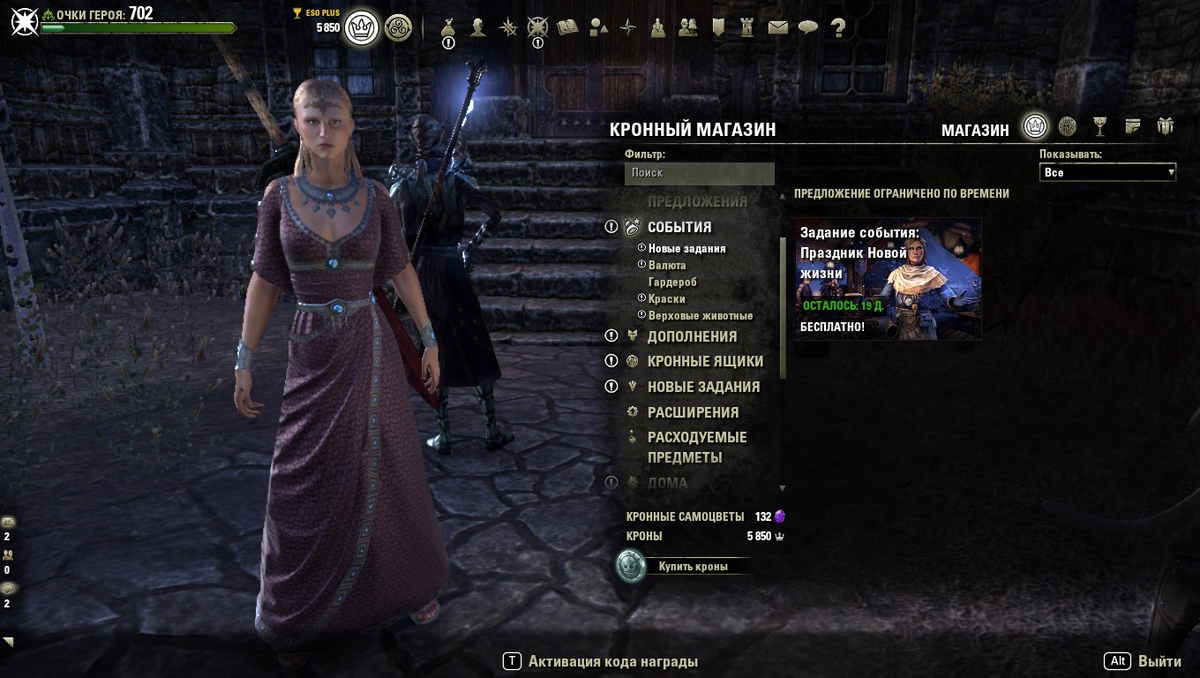Open the Расходуемые предметы category
1200x678 pixels.
pyautogui.click(x=697, y=447)
